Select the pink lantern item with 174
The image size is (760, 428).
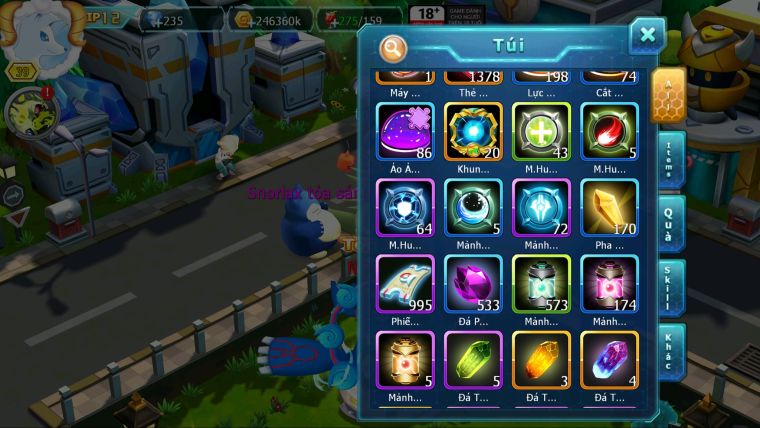pos(609,284)
